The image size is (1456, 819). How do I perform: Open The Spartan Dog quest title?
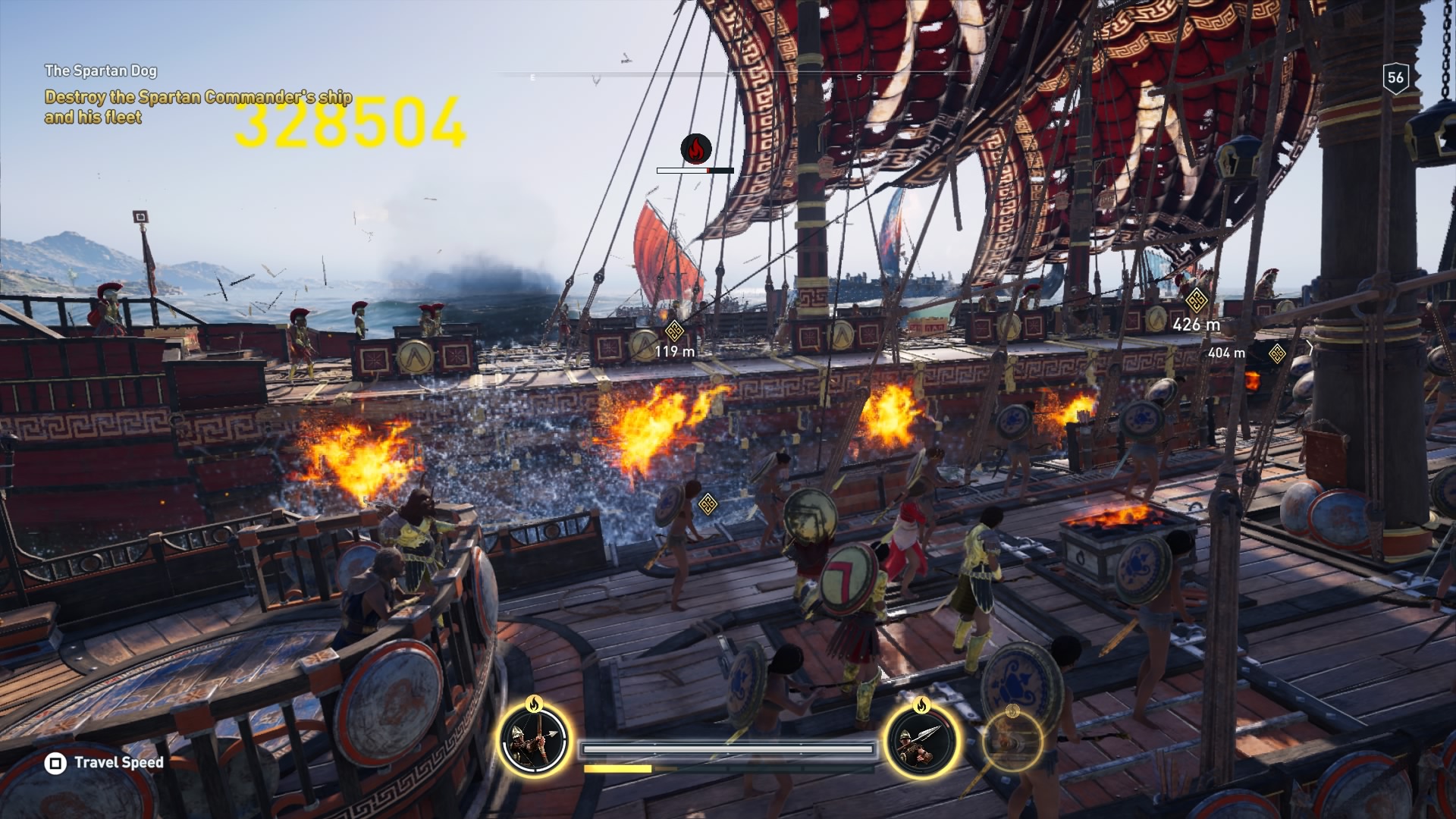pos(102,69)
